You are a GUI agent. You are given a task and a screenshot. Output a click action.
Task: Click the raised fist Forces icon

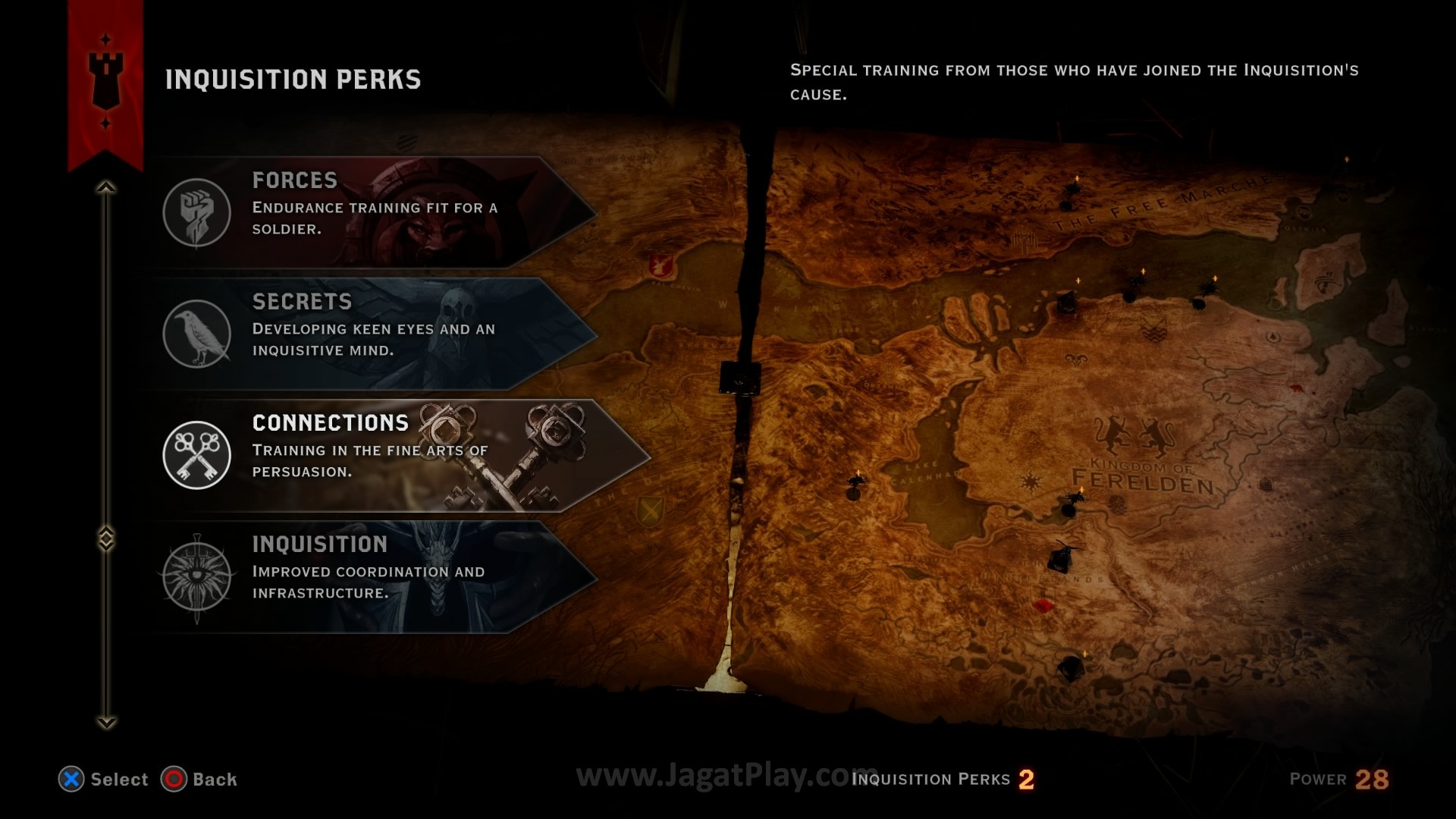[197, 212]
